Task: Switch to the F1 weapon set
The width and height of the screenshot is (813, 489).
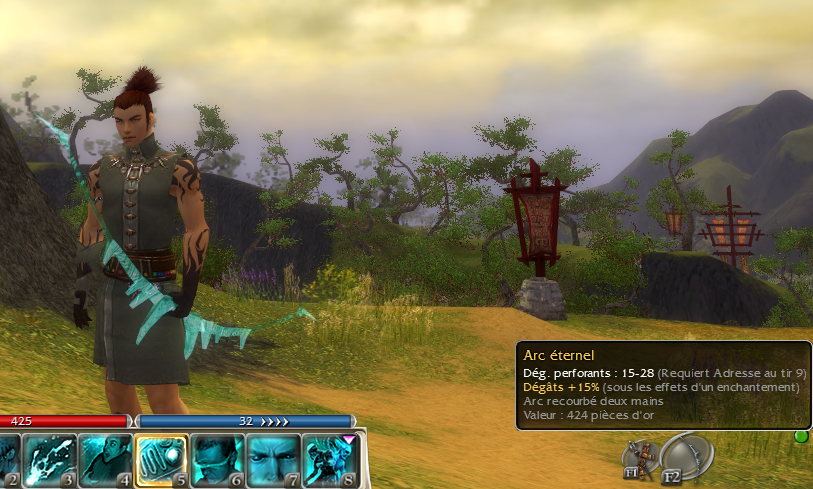Action: (636, 458)
